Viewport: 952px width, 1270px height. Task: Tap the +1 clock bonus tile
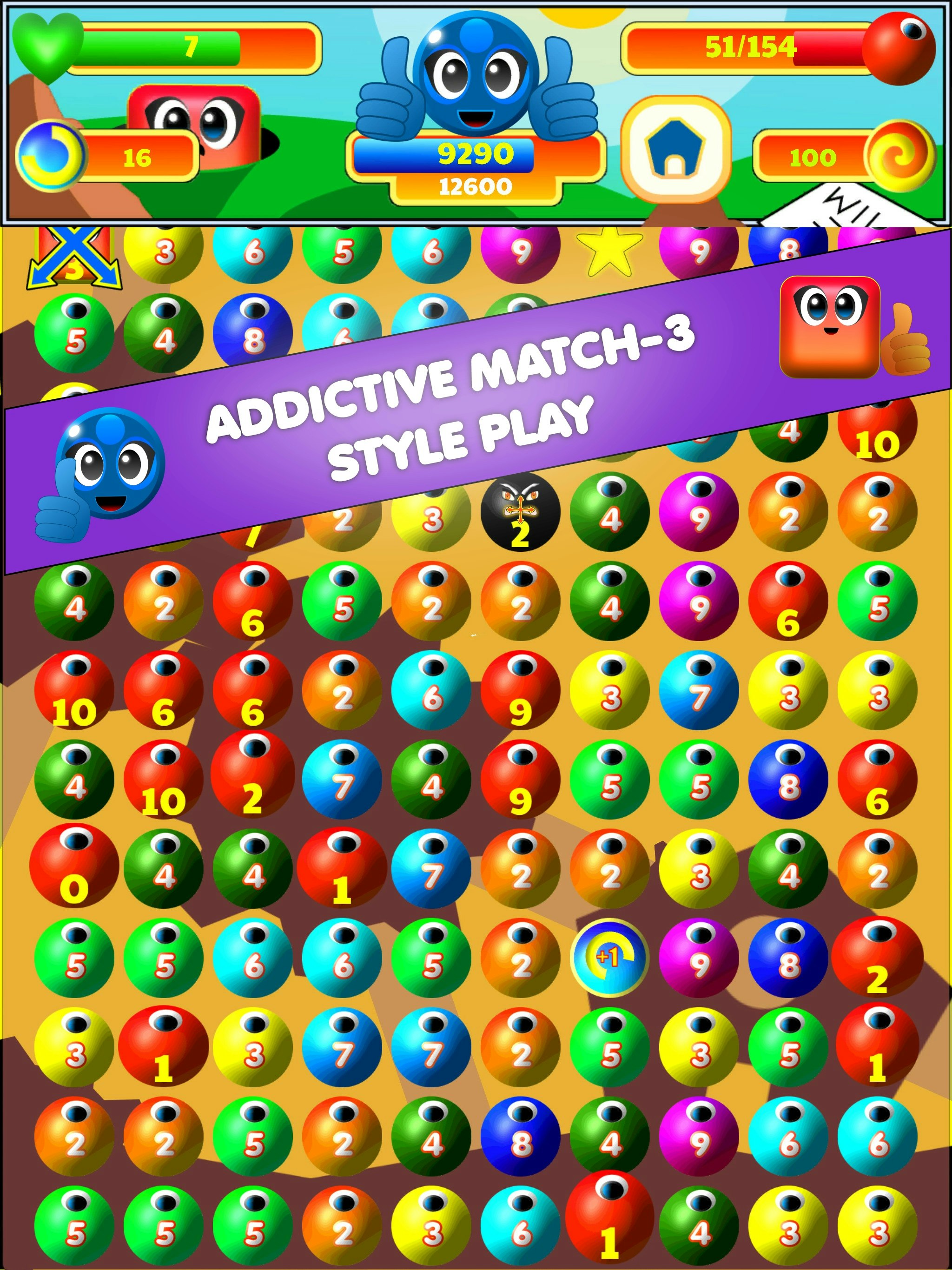[x=610, y=957]
